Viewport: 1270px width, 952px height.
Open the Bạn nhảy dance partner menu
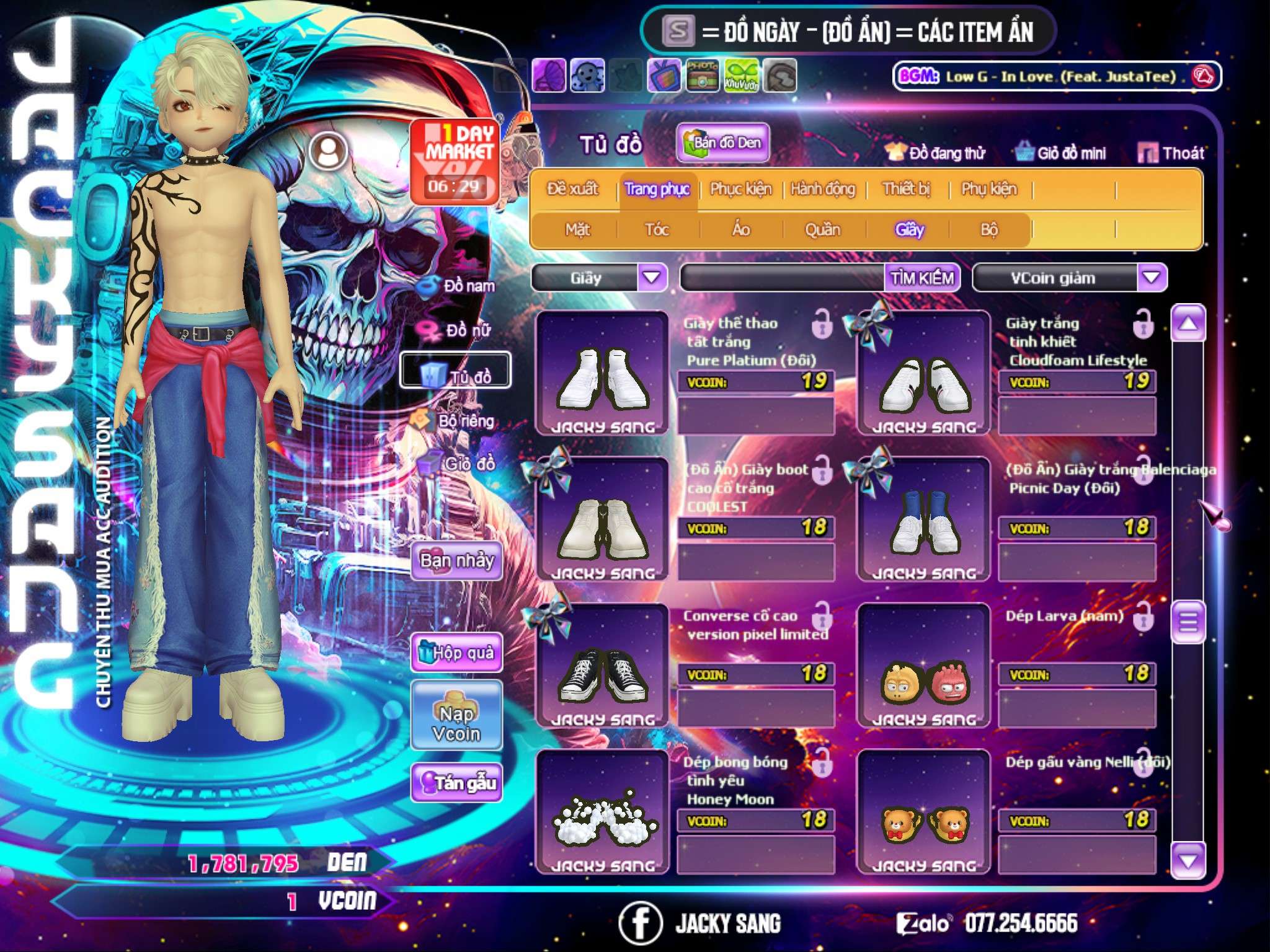456,561
